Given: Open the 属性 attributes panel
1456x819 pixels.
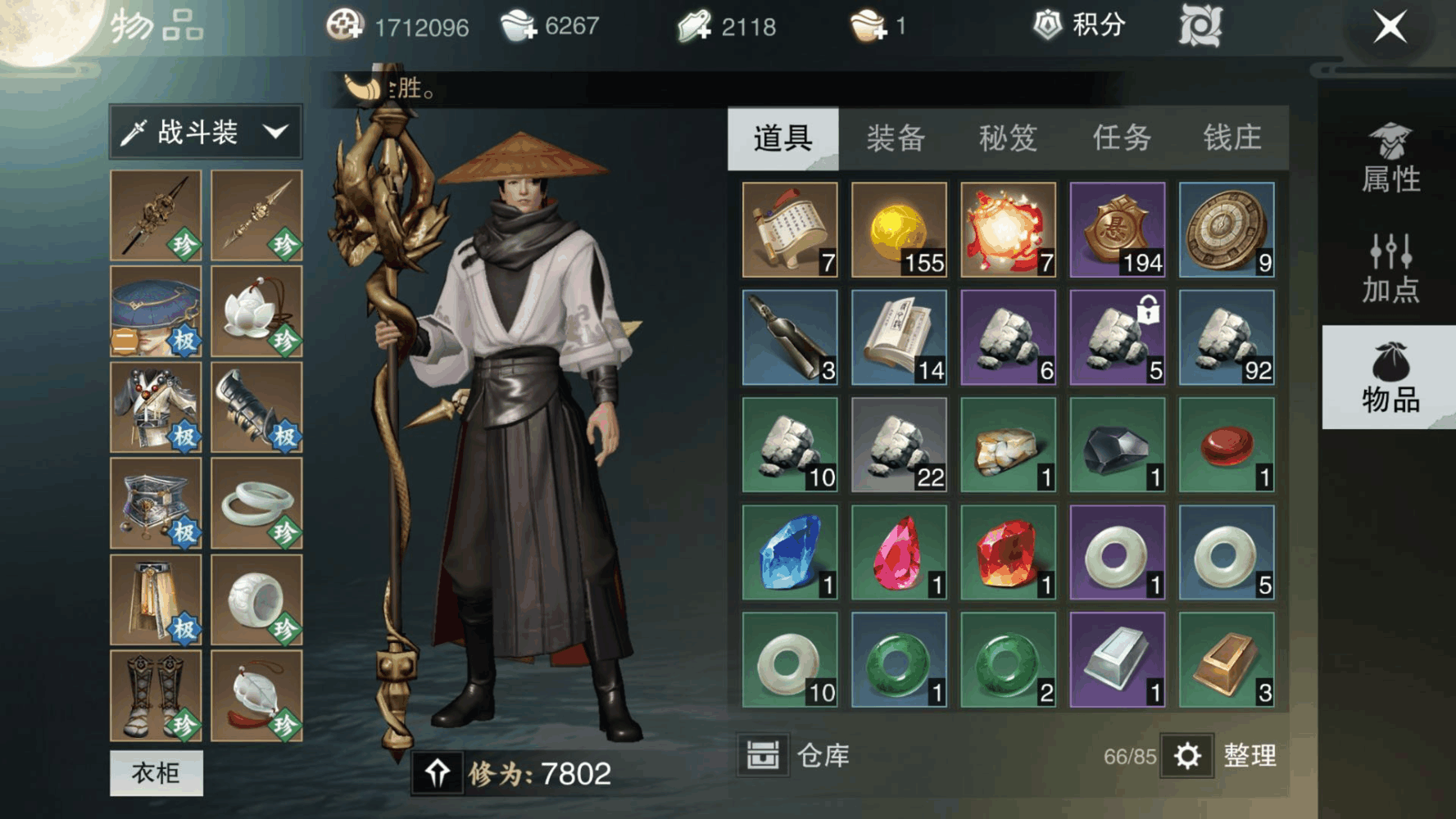Looking at the screenshot, I should [x=1390, y=159].
